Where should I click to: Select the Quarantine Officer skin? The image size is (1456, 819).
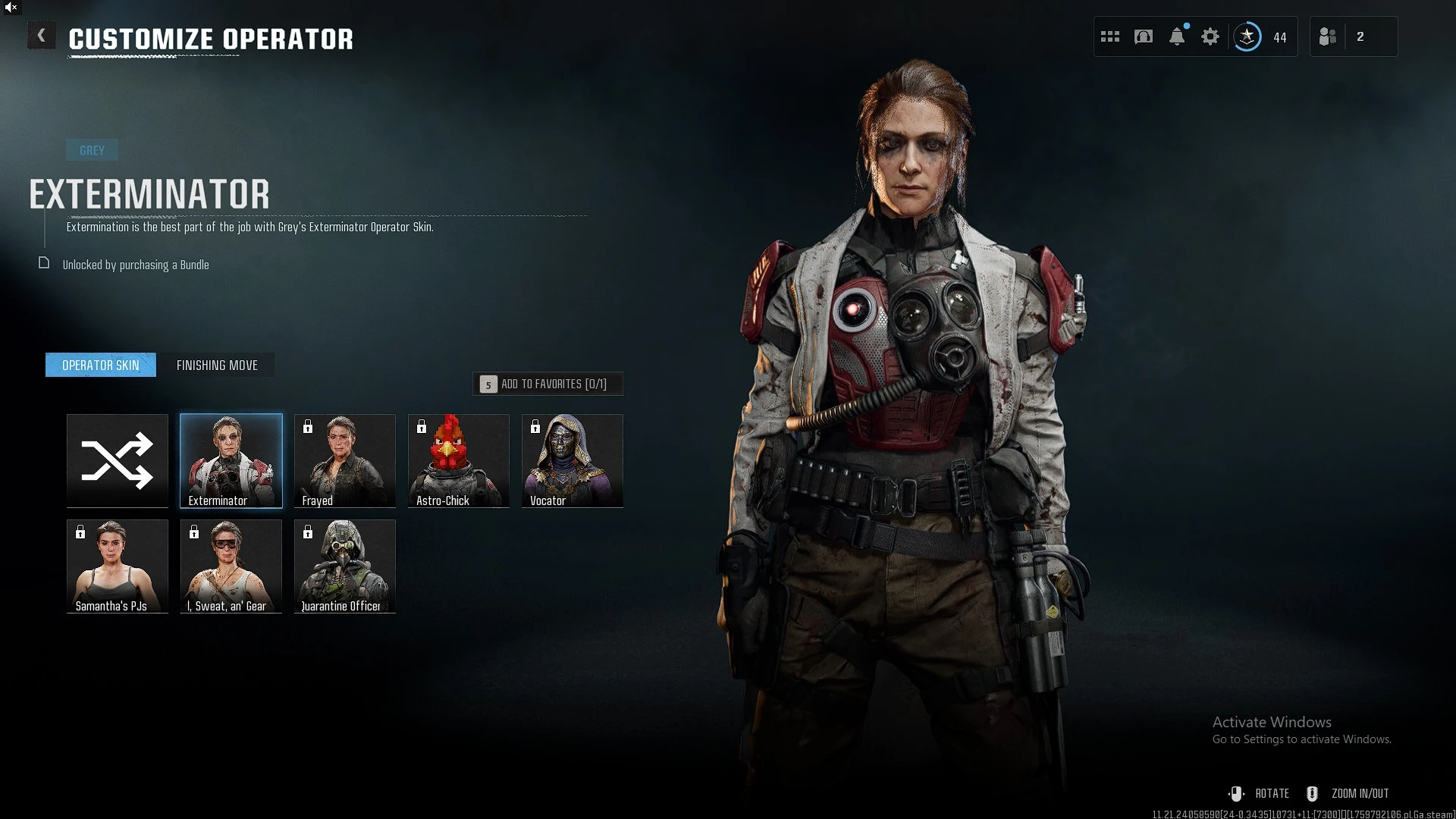coord(345,566)
